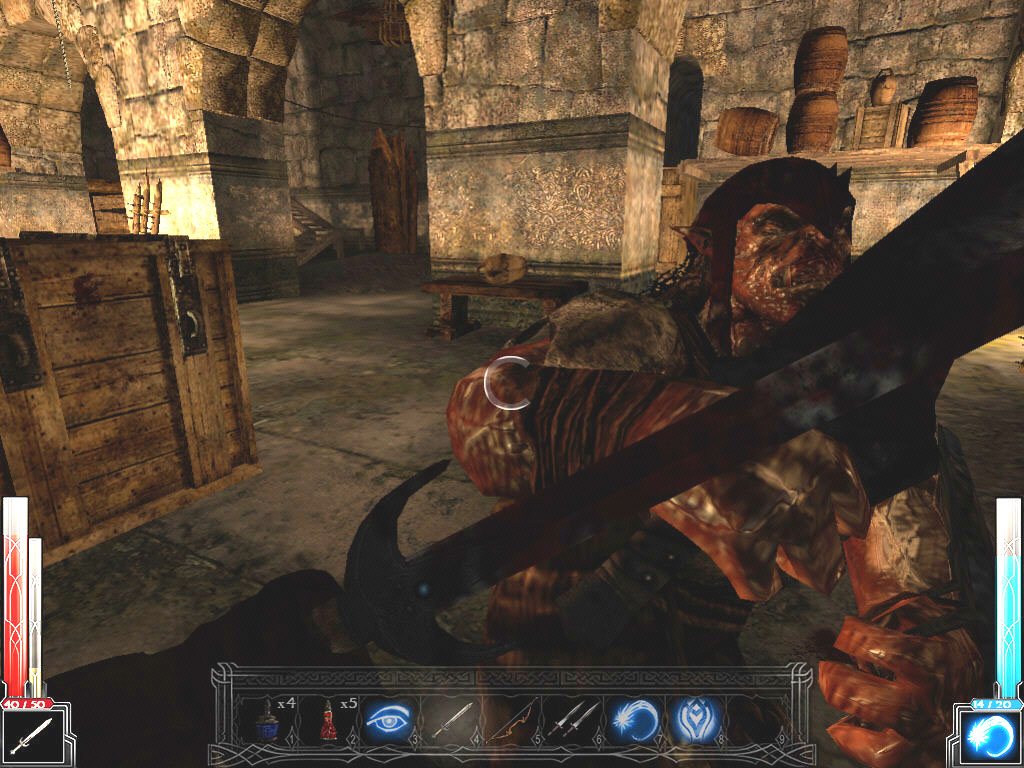Select the bow in the hotbar
The height and width of the screenshot is (768, 1024).
click(x=513, y=720)
